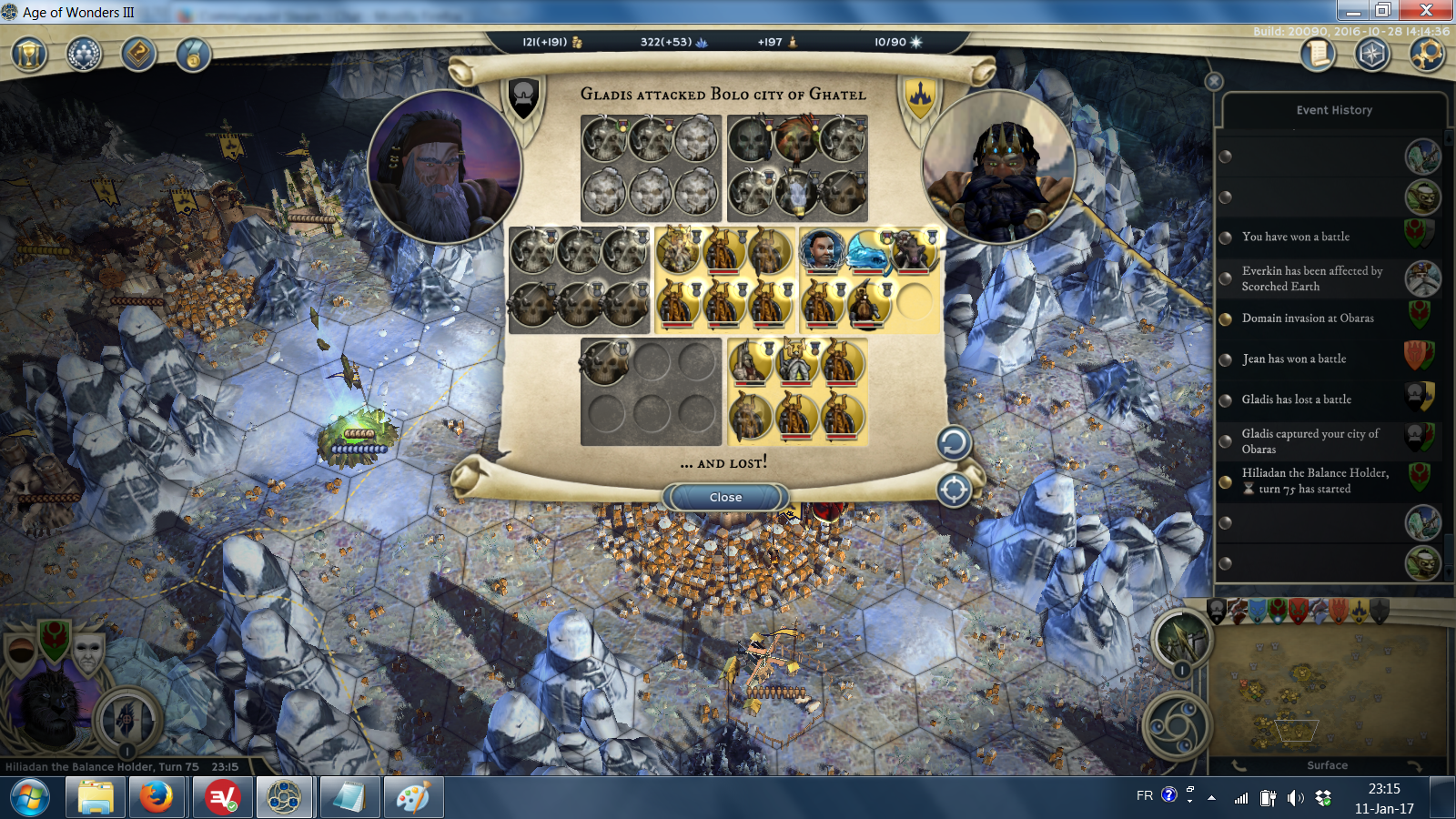Replay the battle with the circular arrow button
Image resolution: width=1456 pixels, height=819 pixels.
pos(954,443)
